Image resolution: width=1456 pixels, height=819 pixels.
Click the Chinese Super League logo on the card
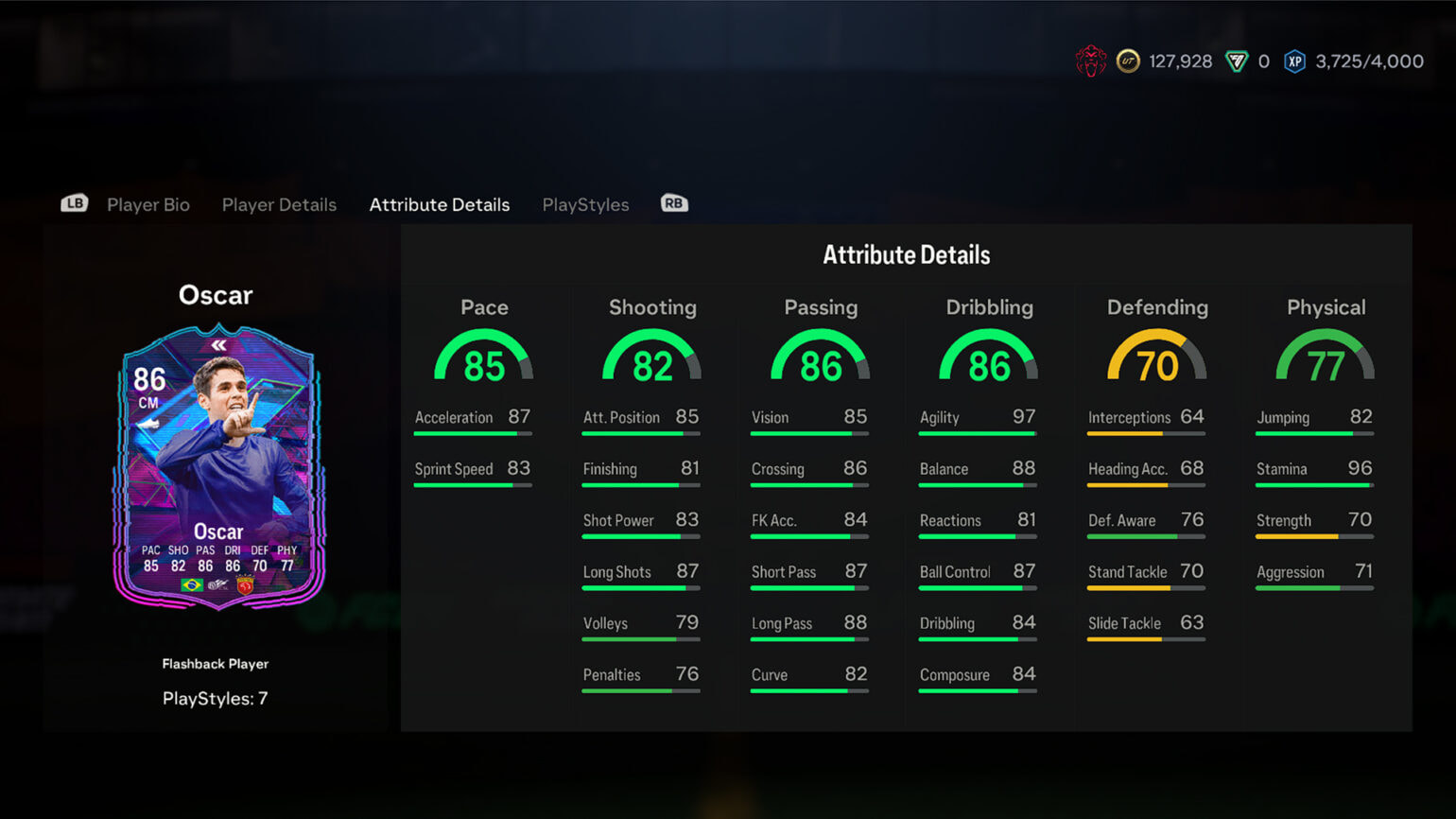click(x=220, y=585)
